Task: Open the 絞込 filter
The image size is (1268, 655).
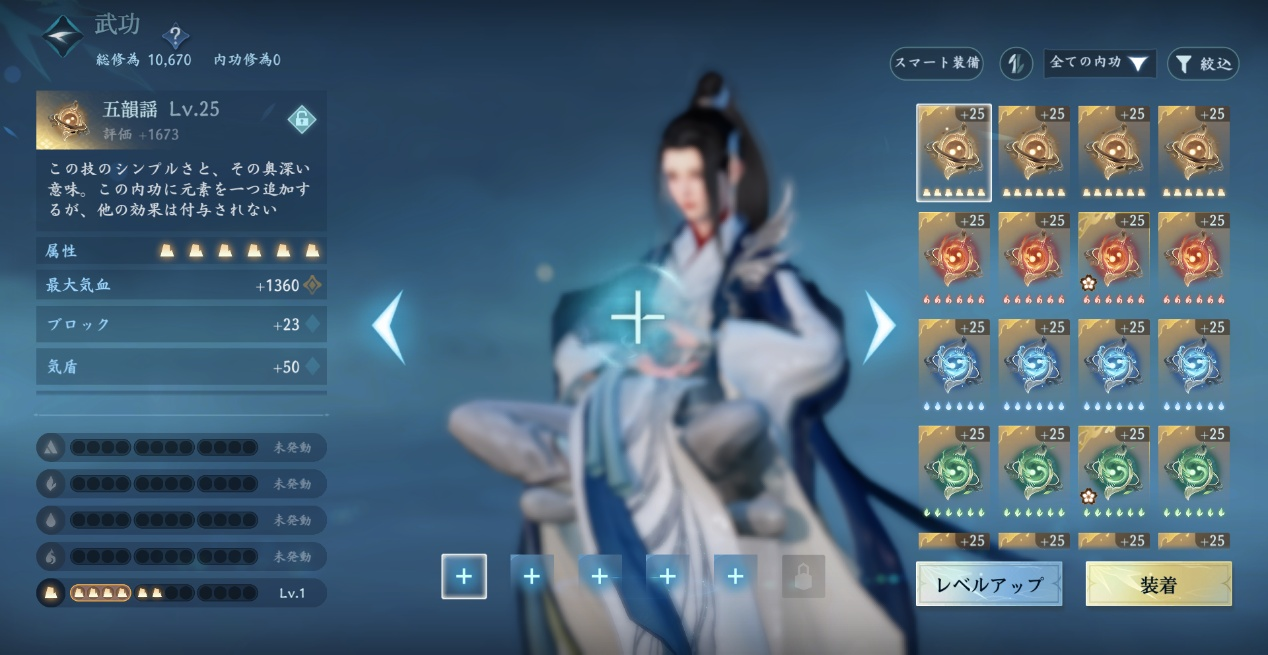Action: coord(1203,64)
